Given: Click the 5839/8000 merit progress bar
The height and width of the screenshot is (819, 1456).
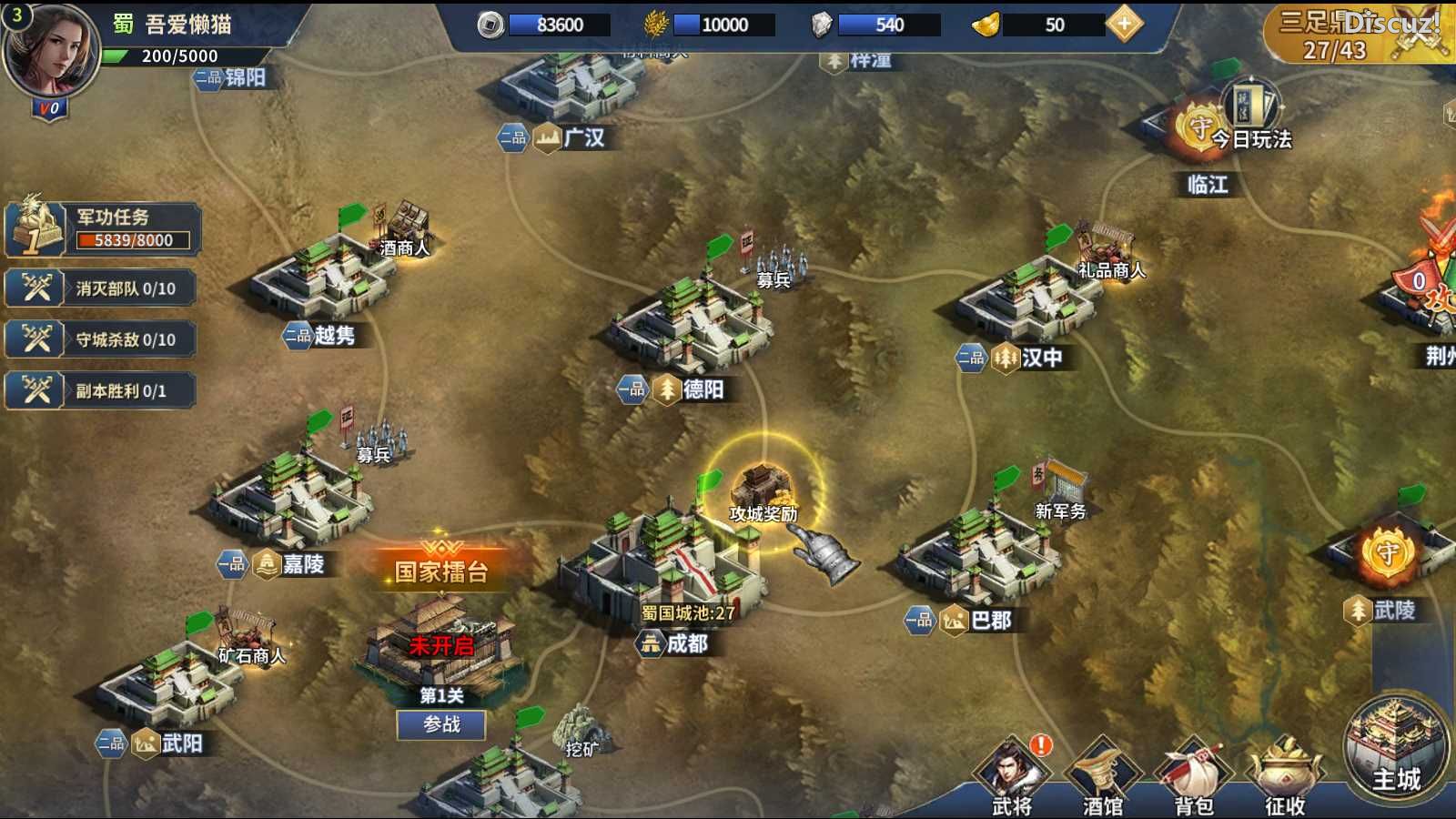Looking at the screenshot, I should pyautogui.click(x=133, y=240).
